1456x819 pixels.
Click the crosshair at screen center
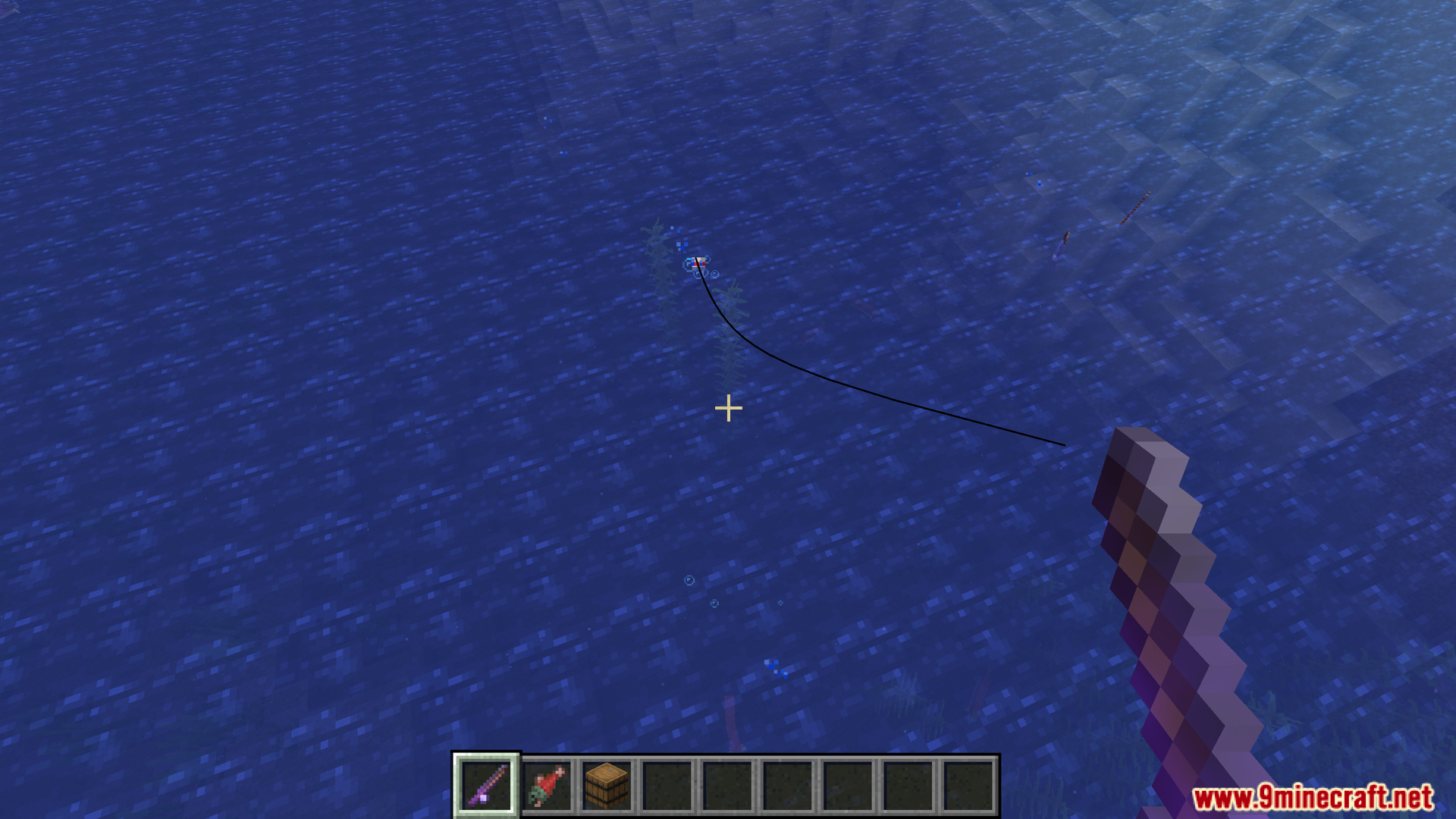click(x=728, y=408)
